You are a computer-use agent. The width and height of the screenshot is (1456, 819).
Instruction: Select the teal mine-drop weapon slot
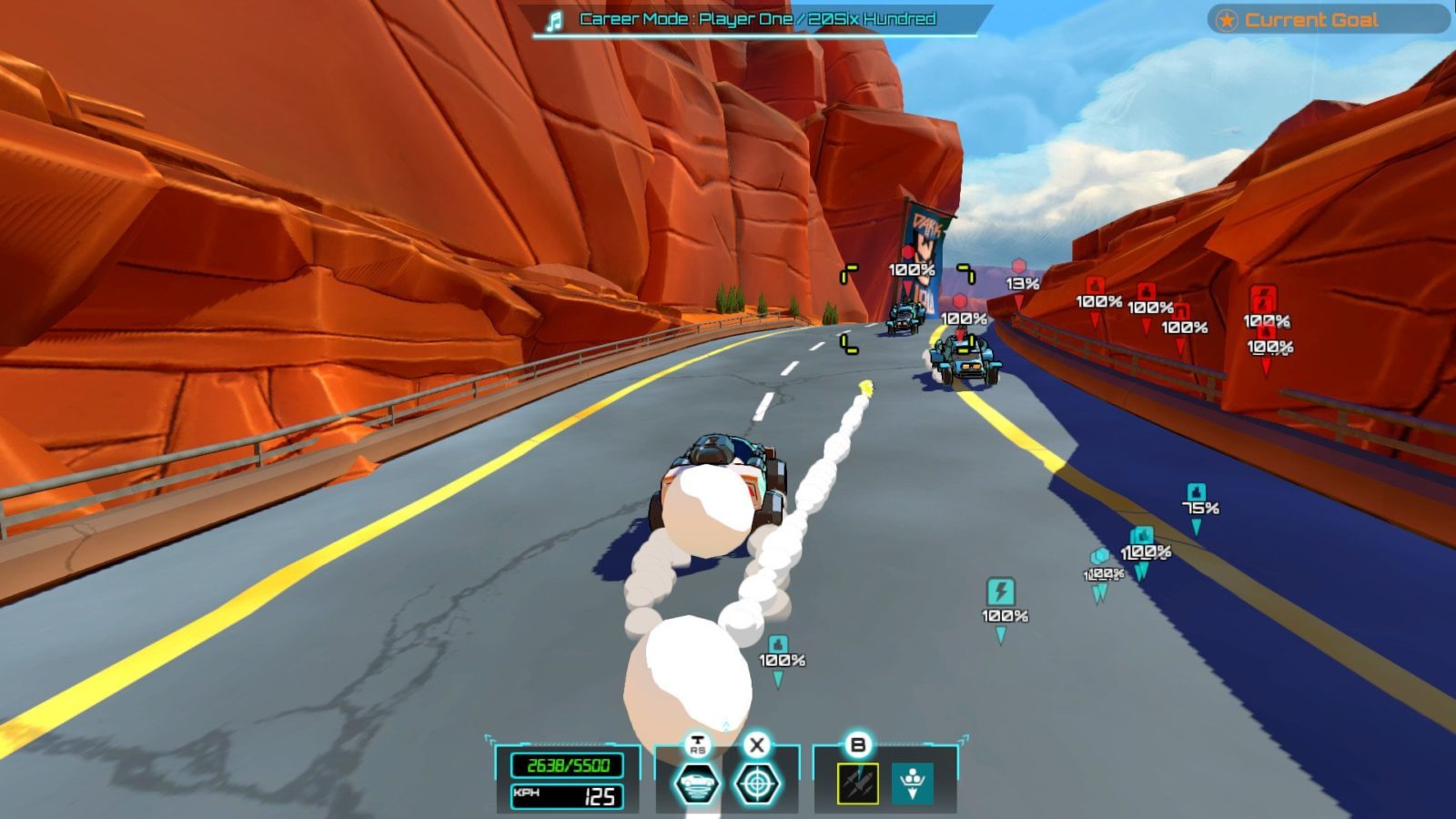pyautogui.click(x=912, y=784)
